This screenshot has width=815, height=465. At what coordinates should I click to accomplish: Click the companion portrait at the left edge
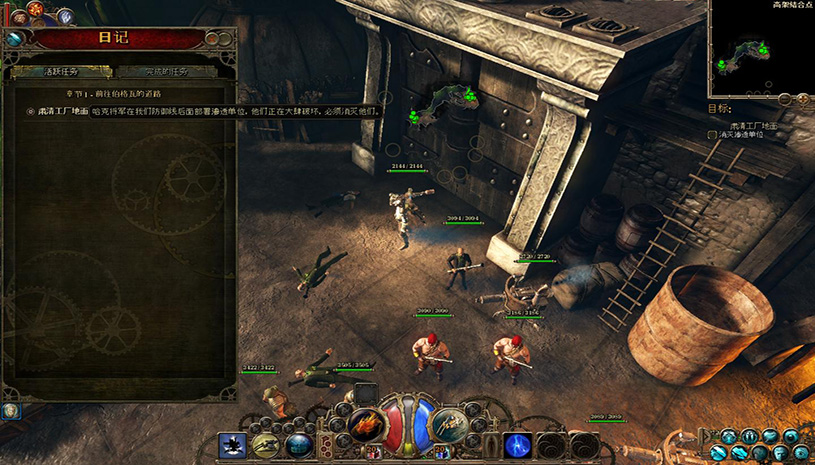click(x=11, y=410)
